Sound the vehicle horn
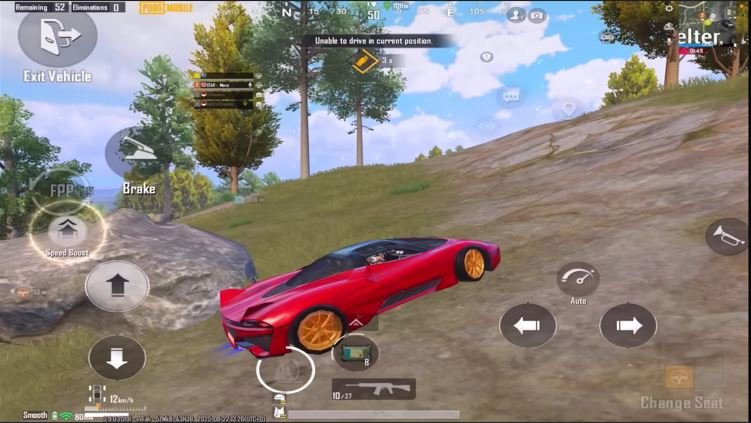The height and width of the screenshot is (423, 751). coord(726,237)
